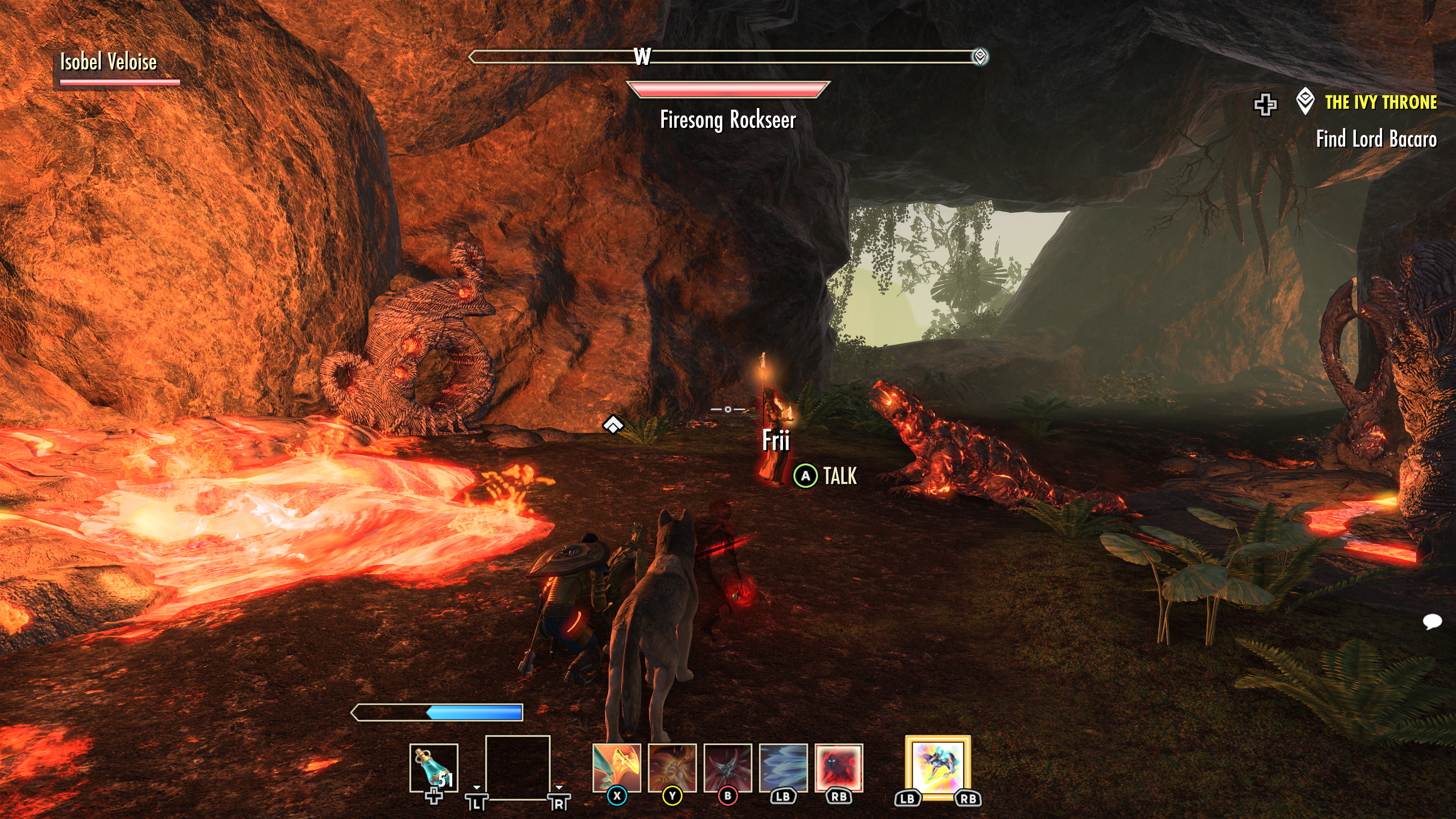Image resolution: width=1456 pixels, height=819 pixels.
Task: Select The Ivy Throne quest tracker
Action: (x=1380, y=102)
